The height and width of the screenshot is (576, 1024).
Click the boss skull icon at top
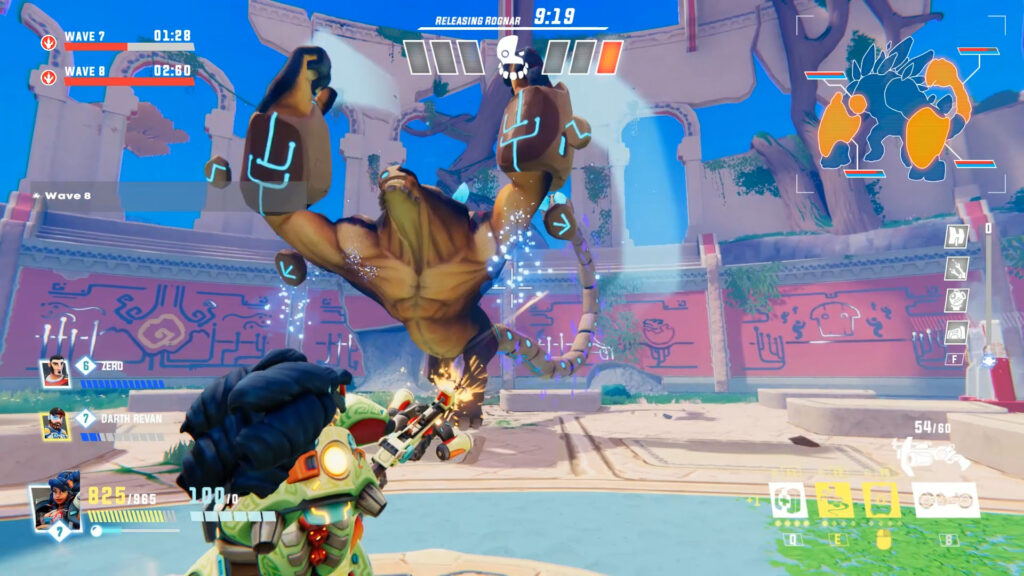(512, 57)
